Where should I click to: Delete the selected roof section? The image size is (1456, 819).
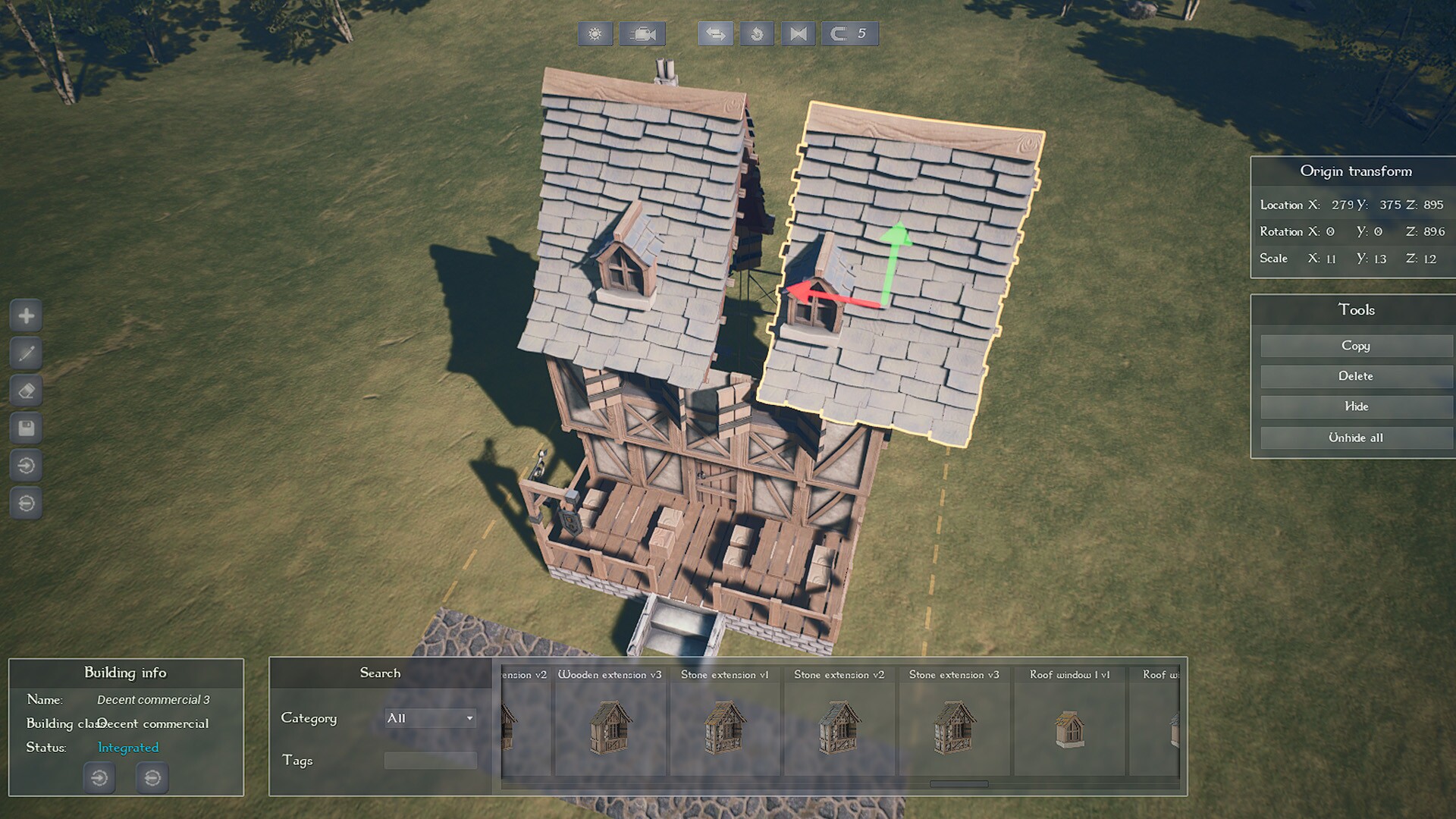point(1355,376)
